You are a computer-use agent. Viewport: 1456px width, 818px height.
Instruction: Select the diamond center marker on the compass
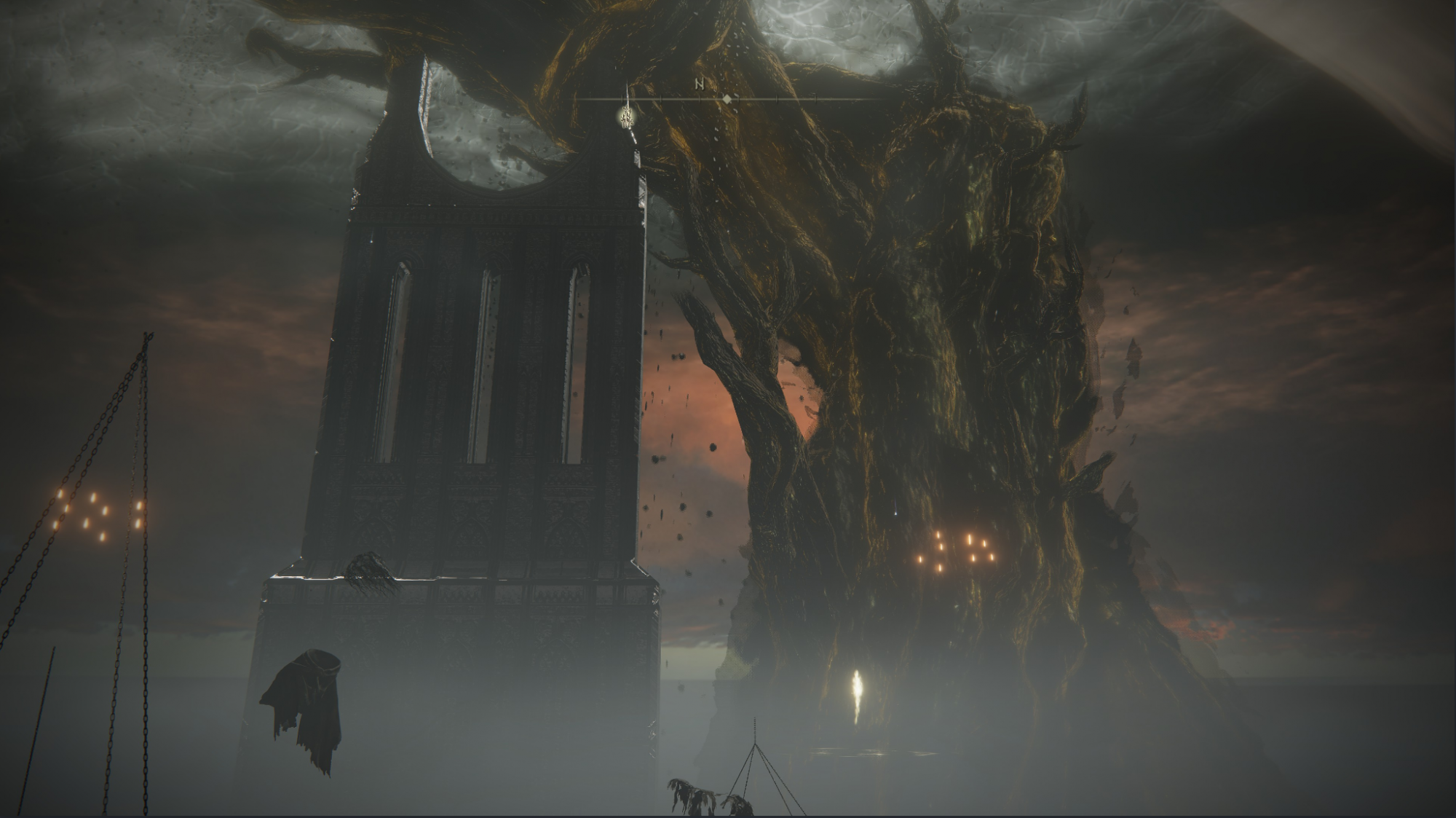[x=727, y=98]
